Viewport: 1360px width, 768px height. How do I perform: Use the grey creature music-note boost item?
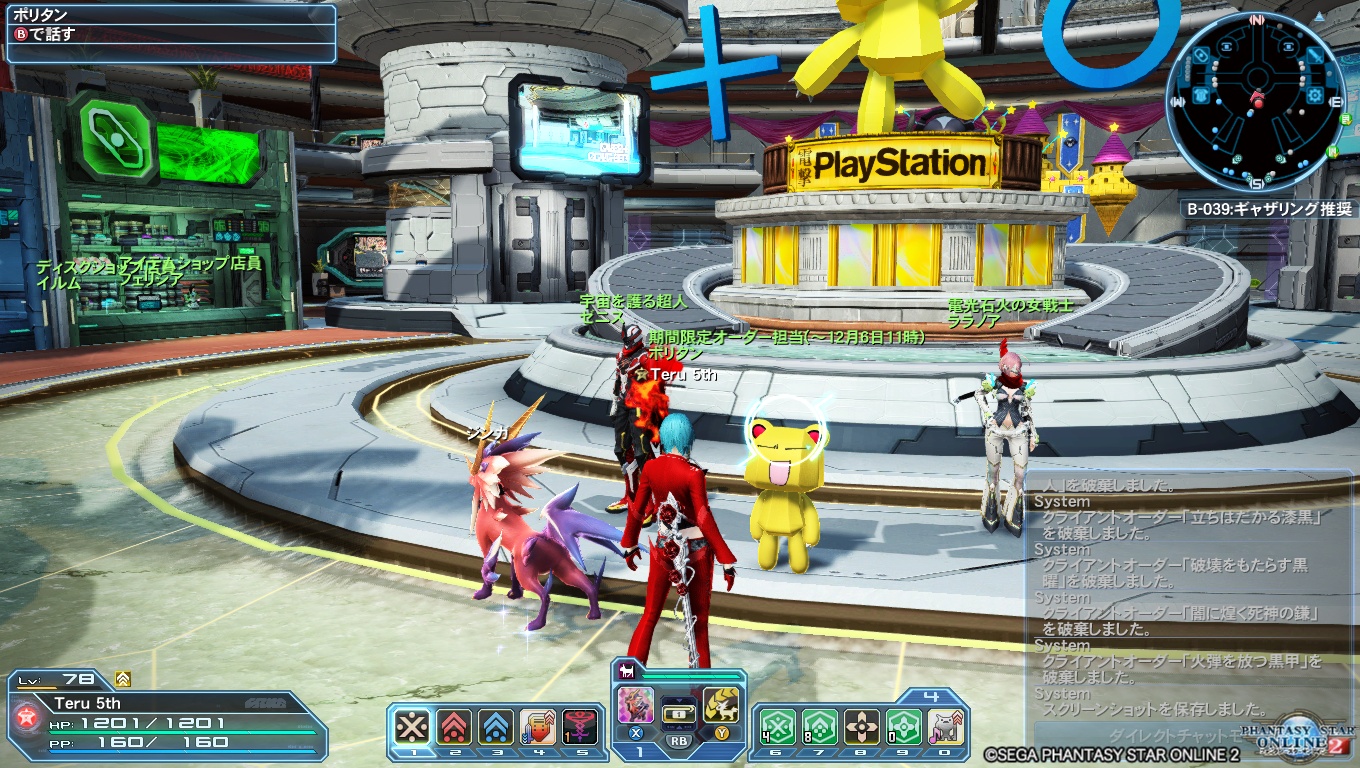click(945, 727)
